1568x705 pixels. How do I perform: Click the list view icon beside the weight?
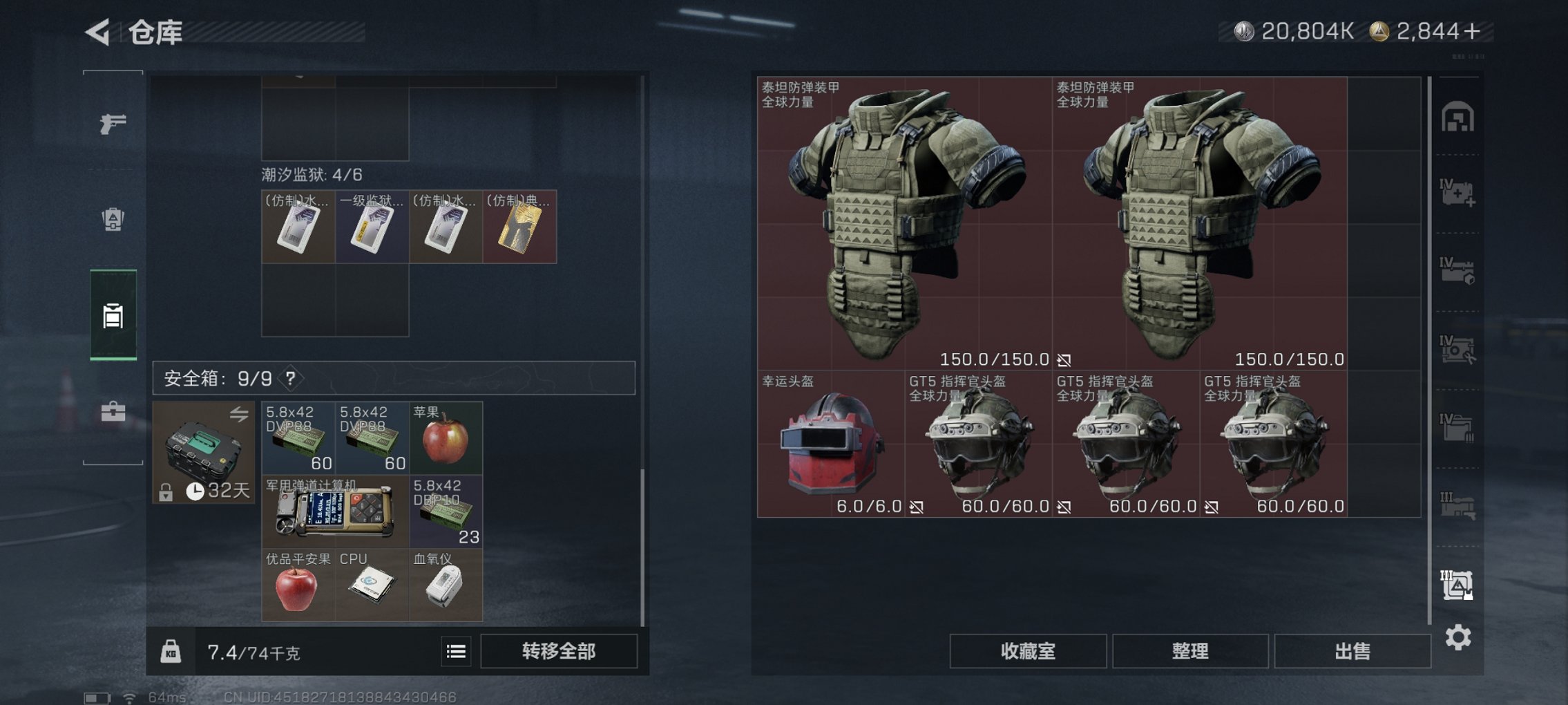pyautogui.click(x=457, y=651)
